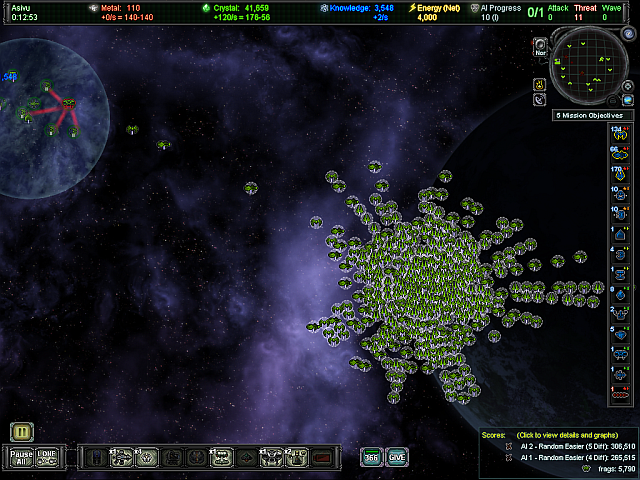Click the 366 button beside GIVE
The width and height of the screenshot is (640, 480).
(372, 457)
